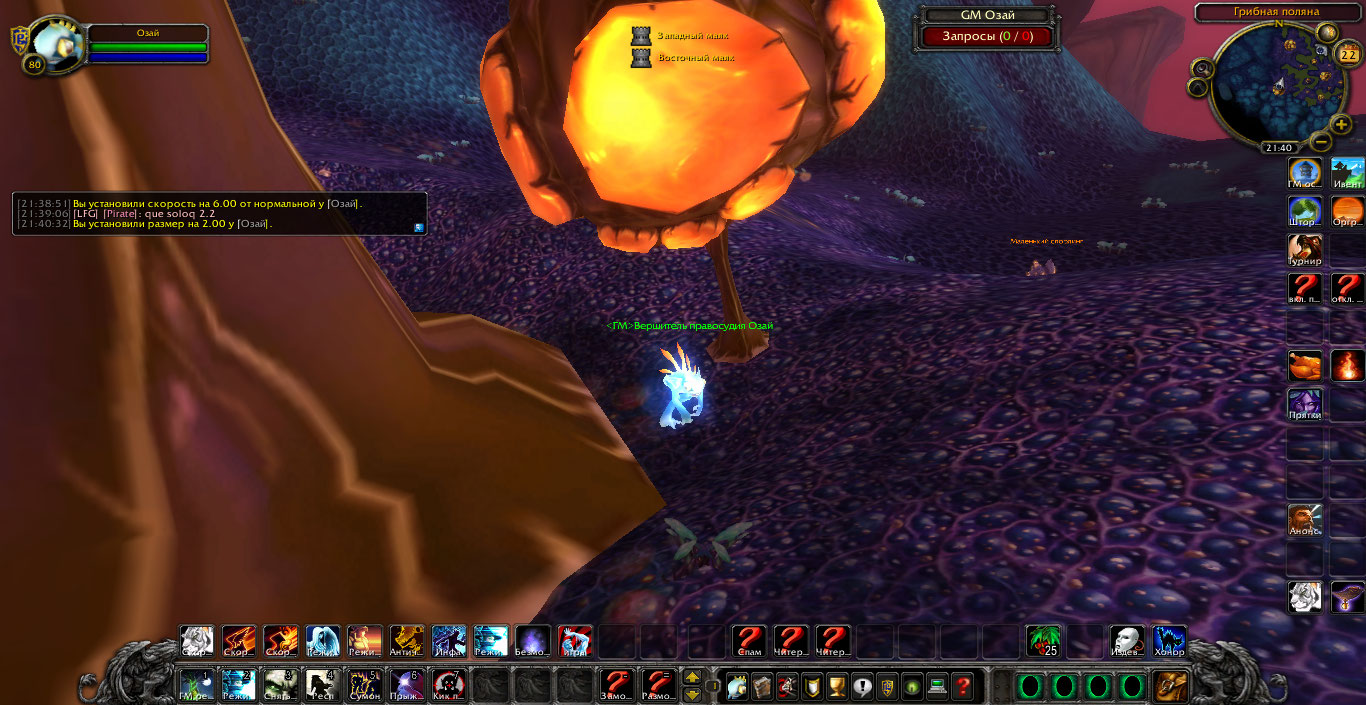
Task: Use the Сумон macro in slot 5
Action: coord(364,685)
